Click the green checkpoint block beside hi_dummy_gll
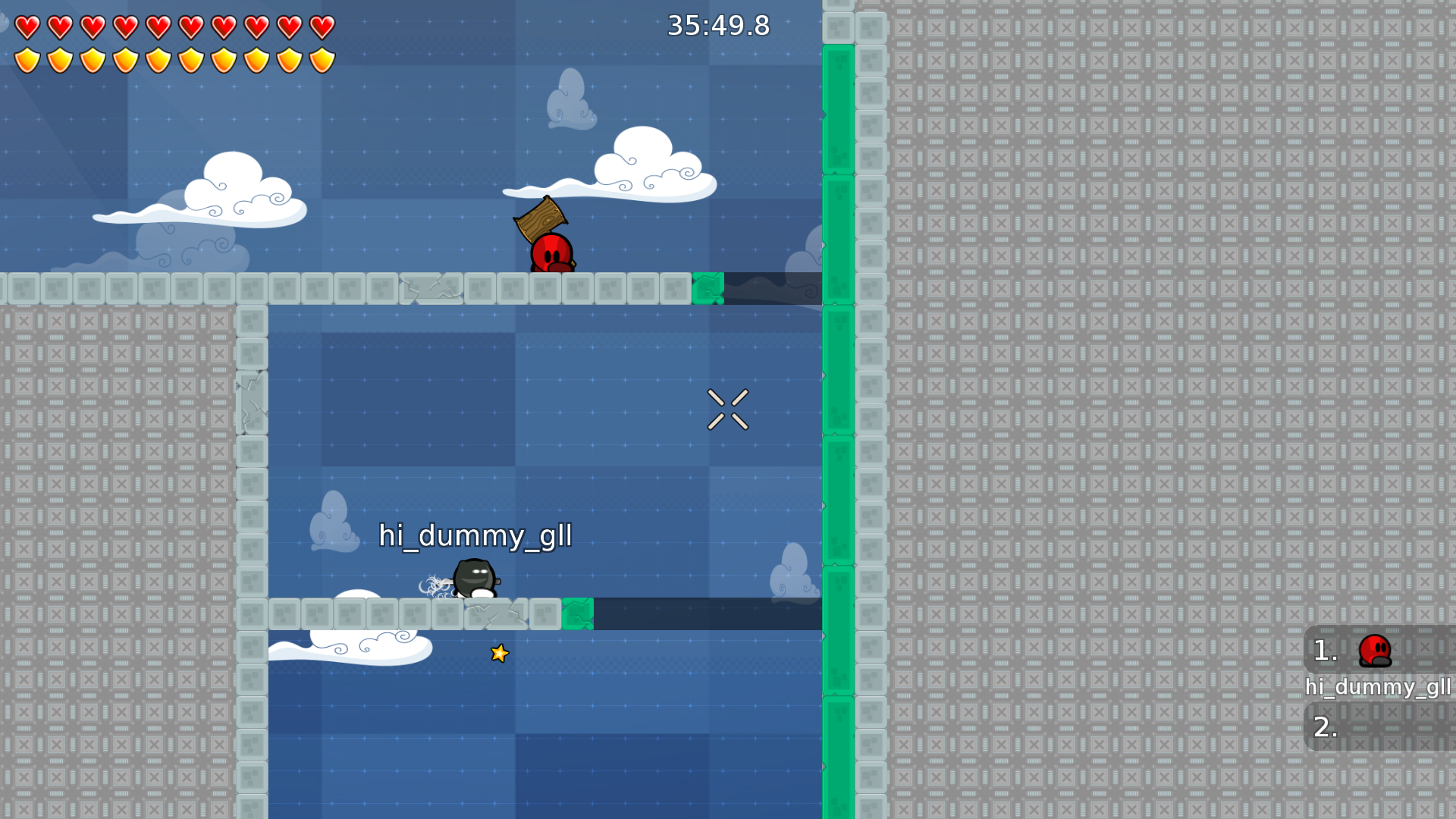The width and height of the screenshot is (1456, 819). coord(579,614)
